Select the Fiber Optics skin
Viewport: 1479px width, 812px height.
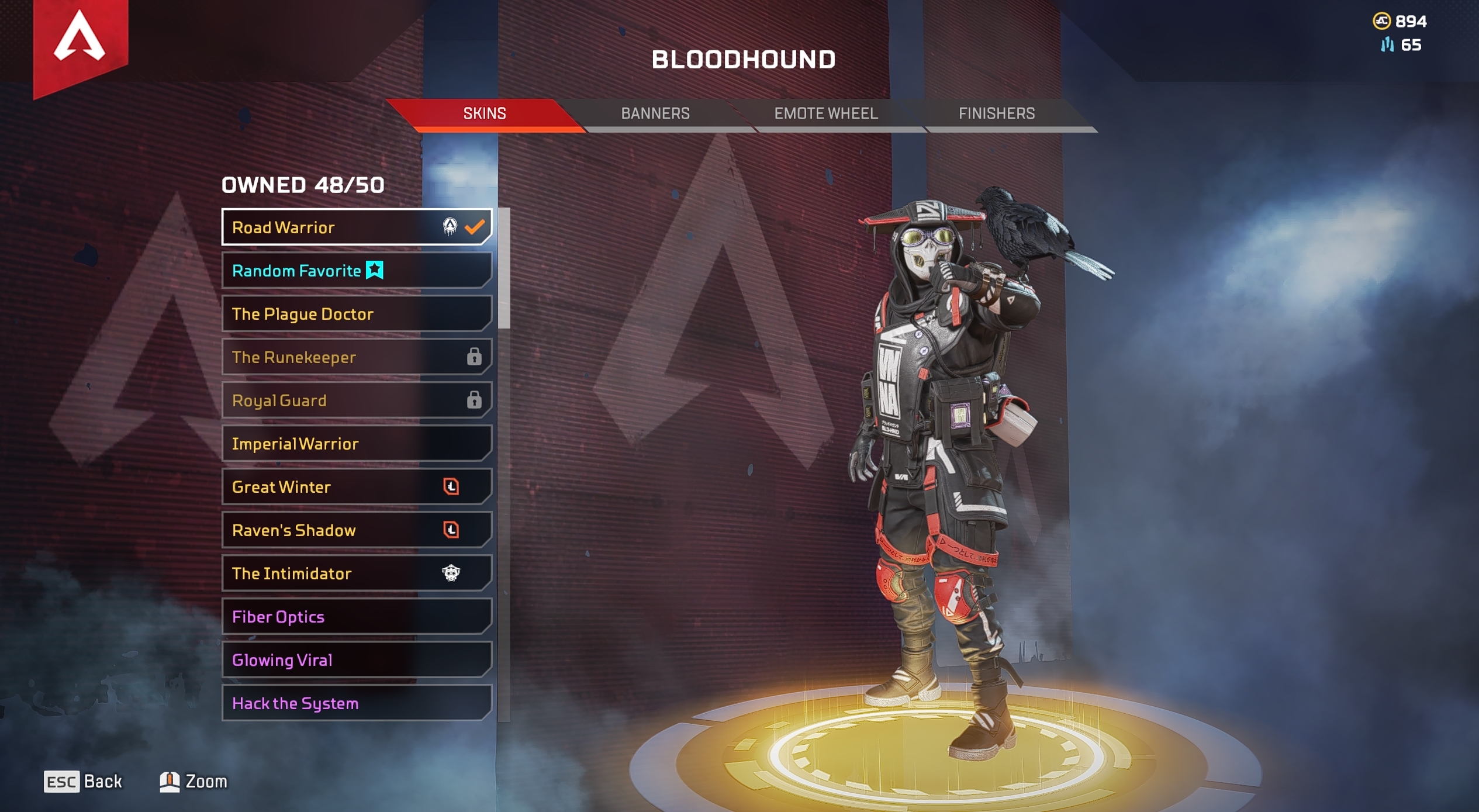click(356, 616)
